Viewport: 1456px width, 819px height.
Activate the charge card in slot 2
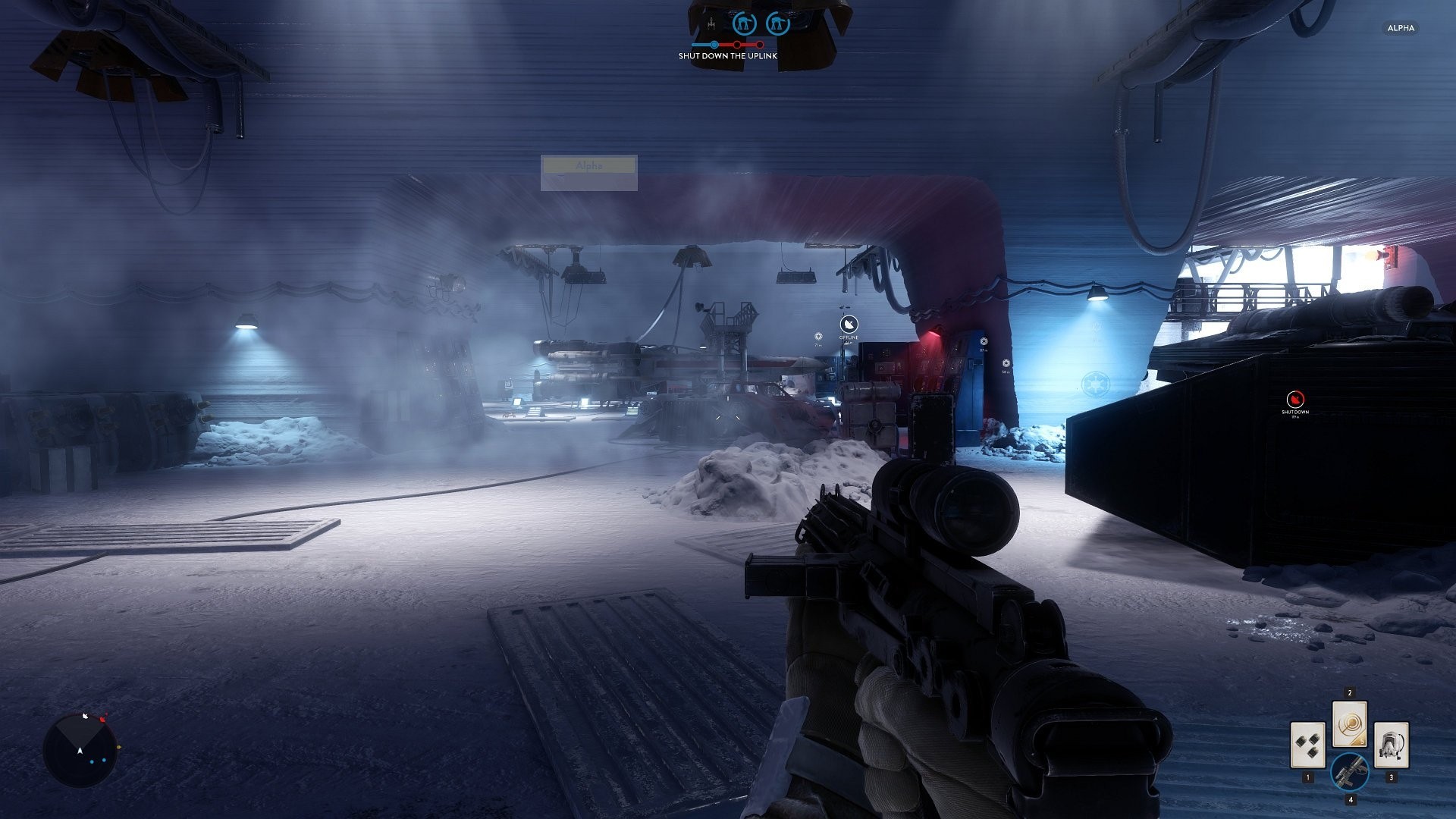(x=1350, y=725)
